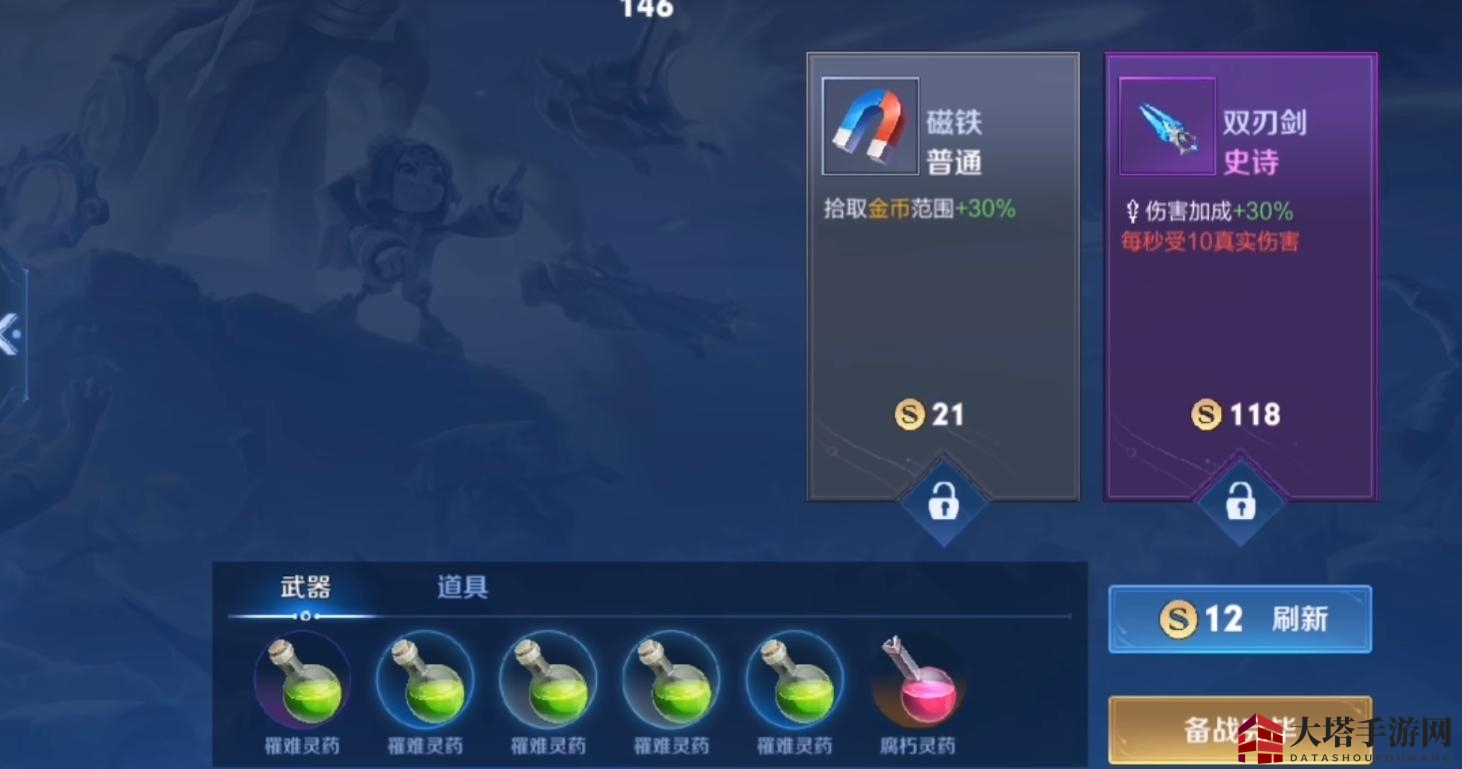Image resolution: width=1462 pixels, height=769 pixels.
Task: Click the double-edged sword icon
Action: click(x=1166, y=126)
